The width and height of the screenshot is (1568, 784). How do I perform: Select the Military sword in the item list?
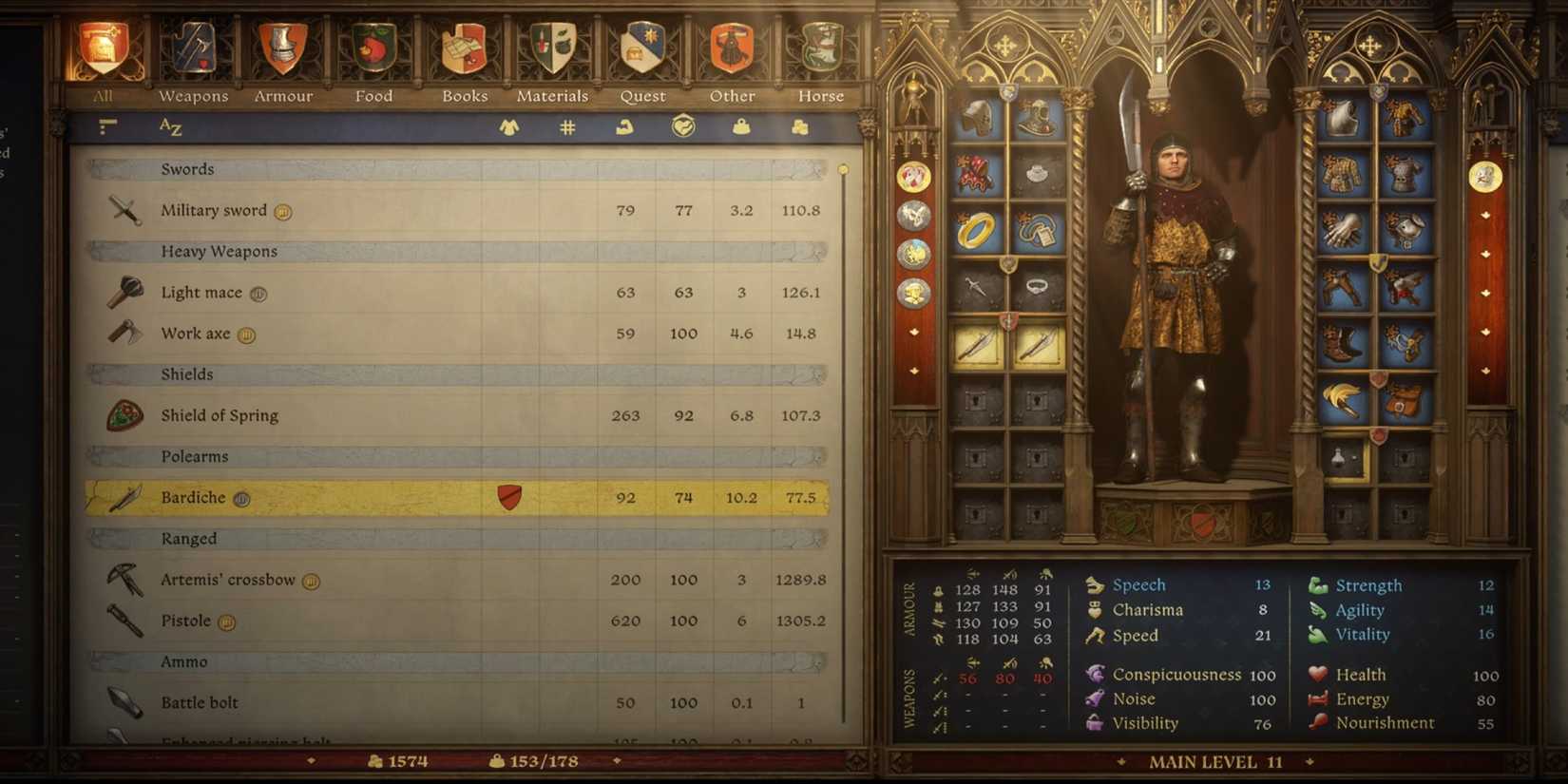pos(380,210)
